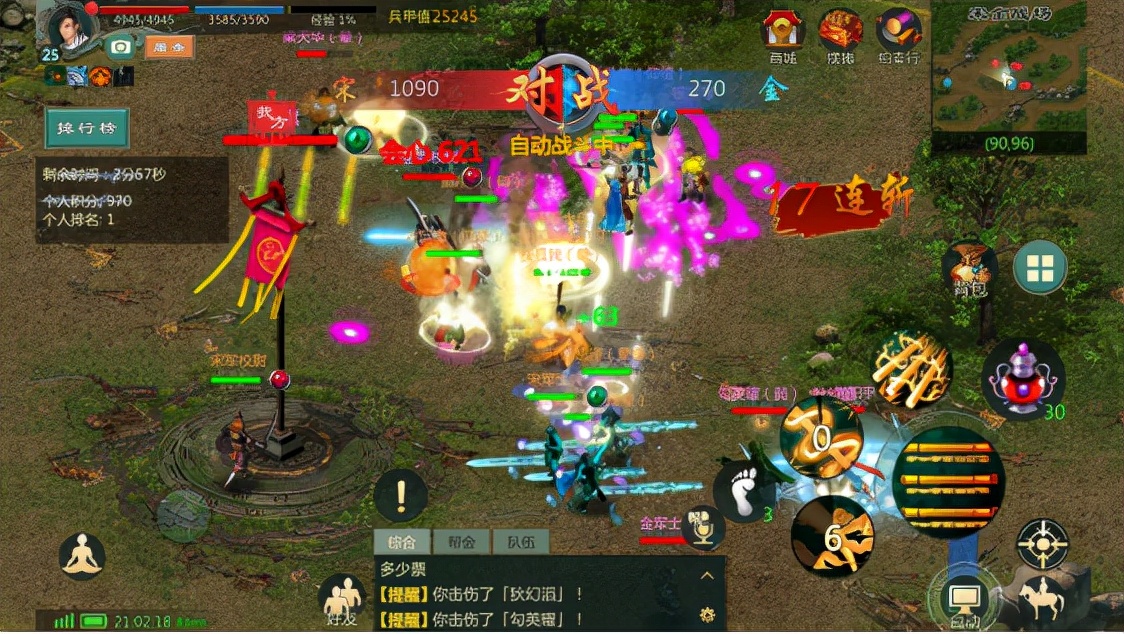This screenshot has height=634, width=1124.
Task: Open the treasure chest icon
Action: click(841, 33)
